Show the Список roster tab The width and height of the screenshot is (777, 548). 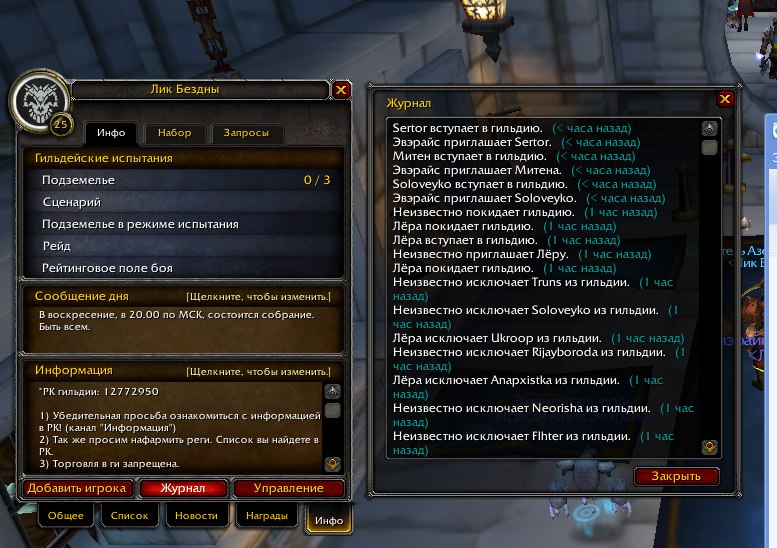point(130,516)
